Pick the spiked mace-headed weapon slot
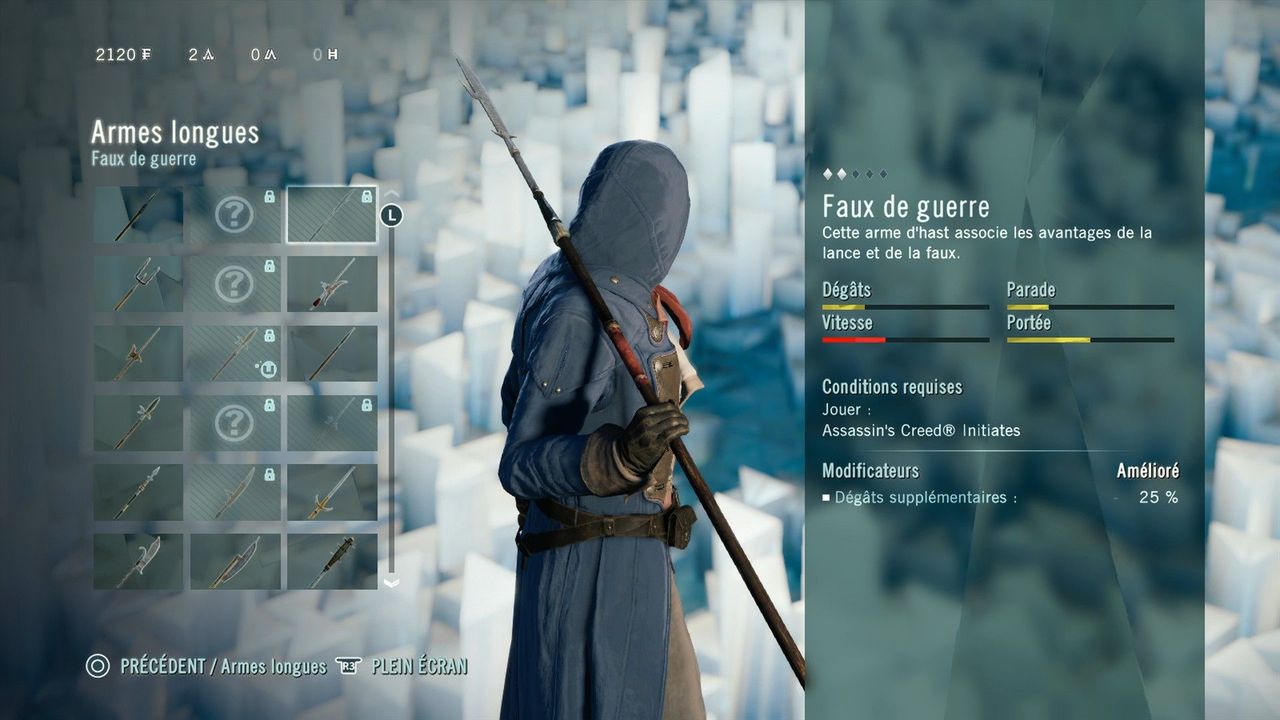The image size is (1280, 720). tap(332, 561)
